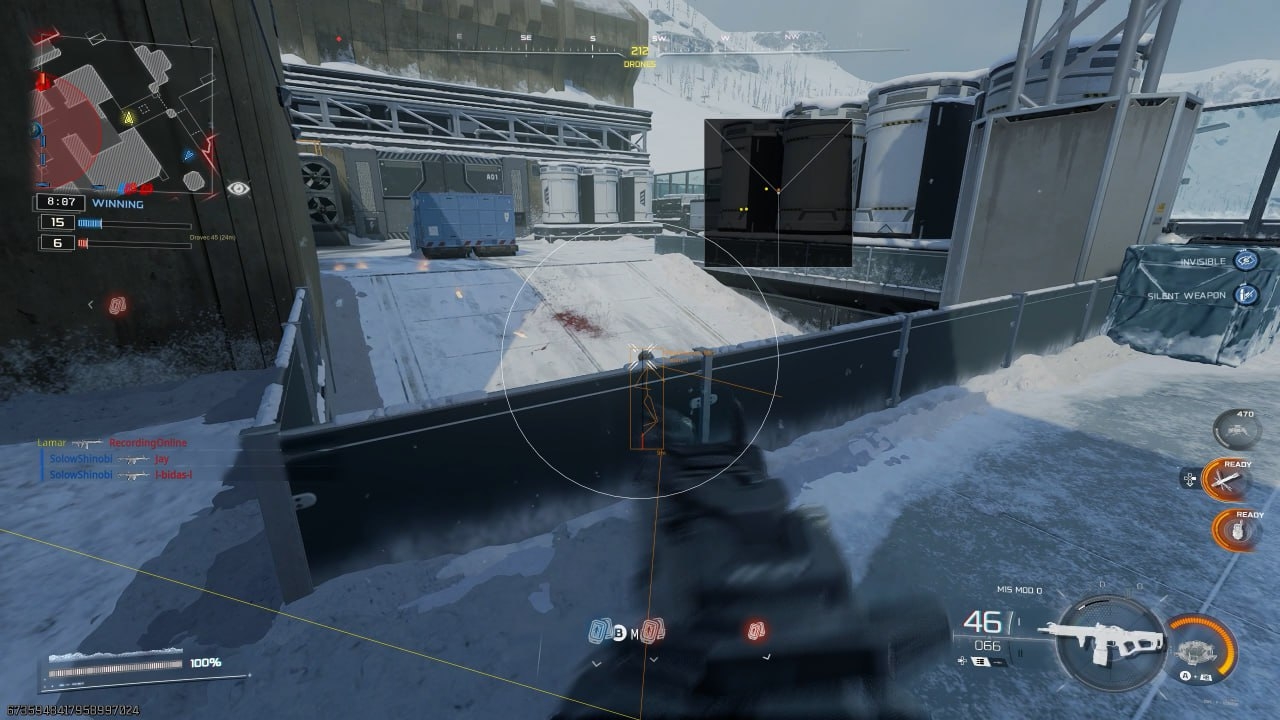This screenshot has height=720, width=1280.
Task: Click the red beacon icon beside the M marker
Action: click(650, 631)
